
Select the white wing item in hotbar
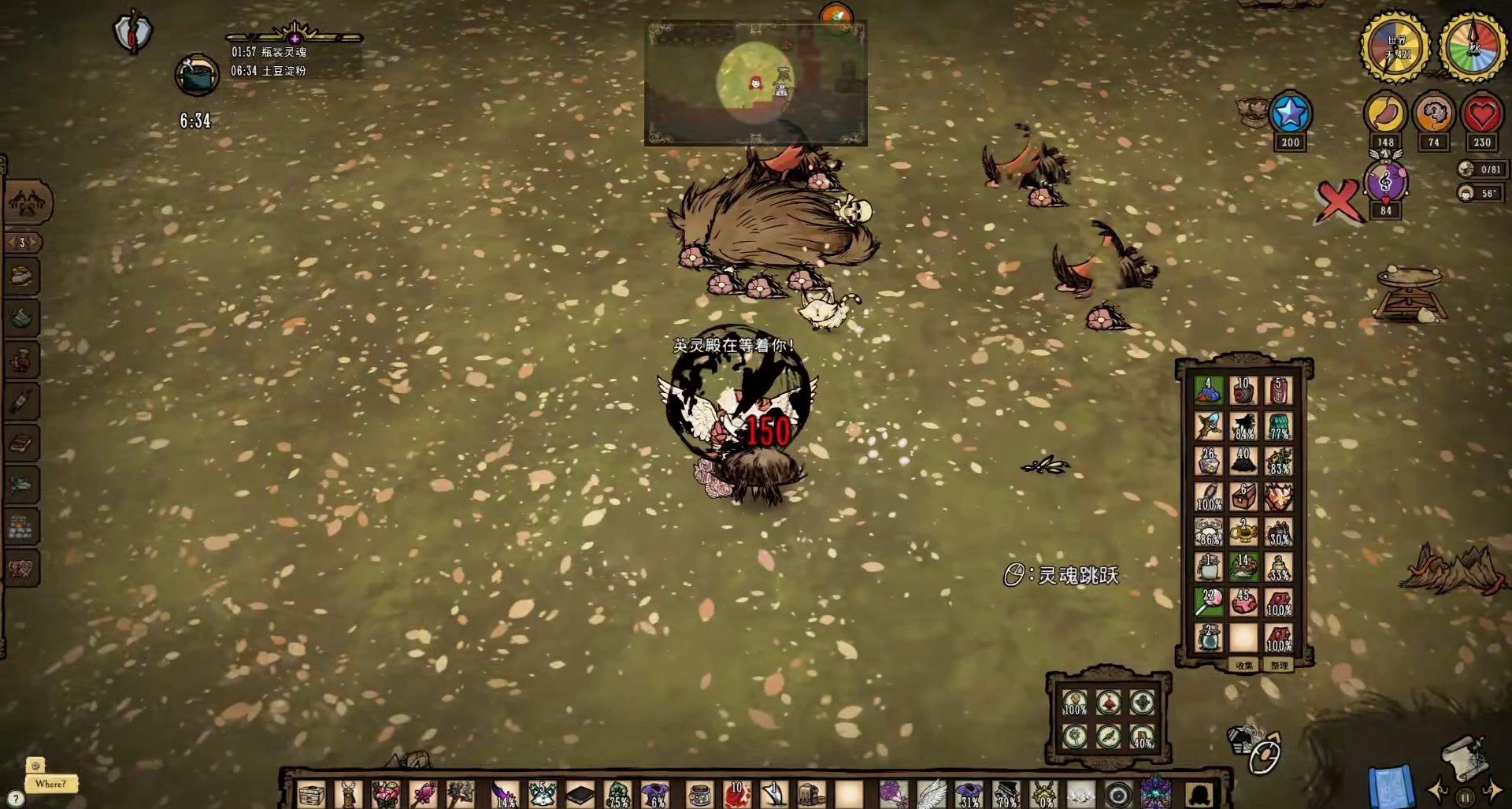[932, 794]
